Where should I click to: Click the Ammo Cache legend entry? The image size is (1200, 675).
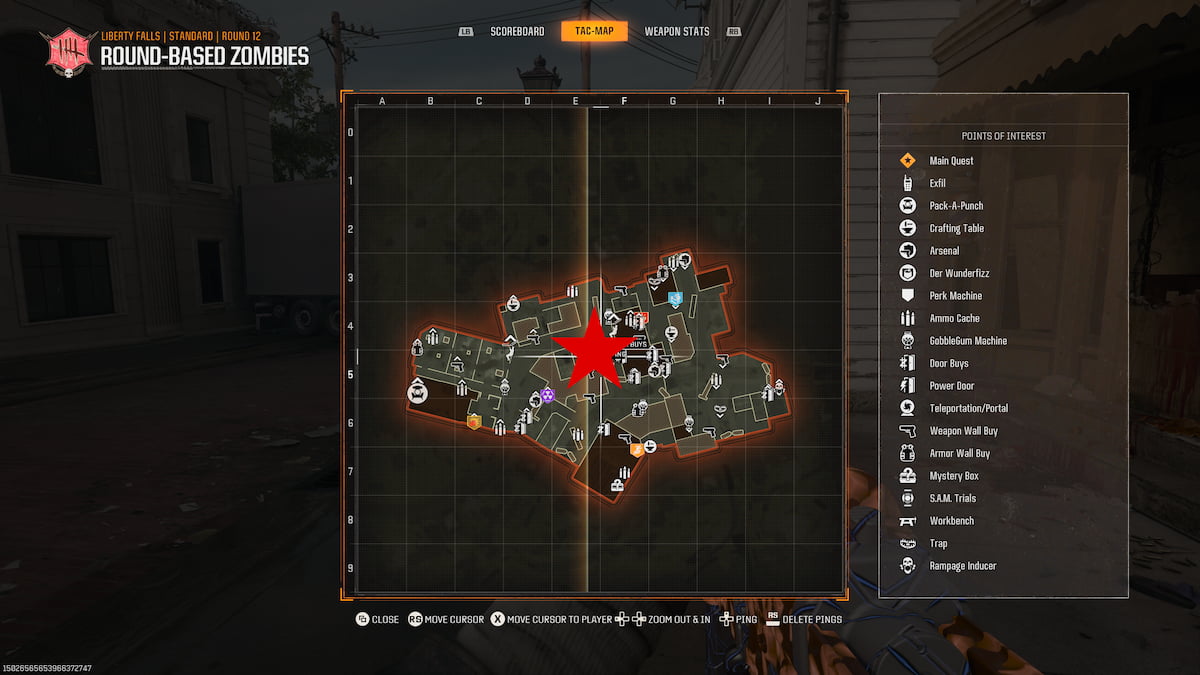tap(954, 318)
